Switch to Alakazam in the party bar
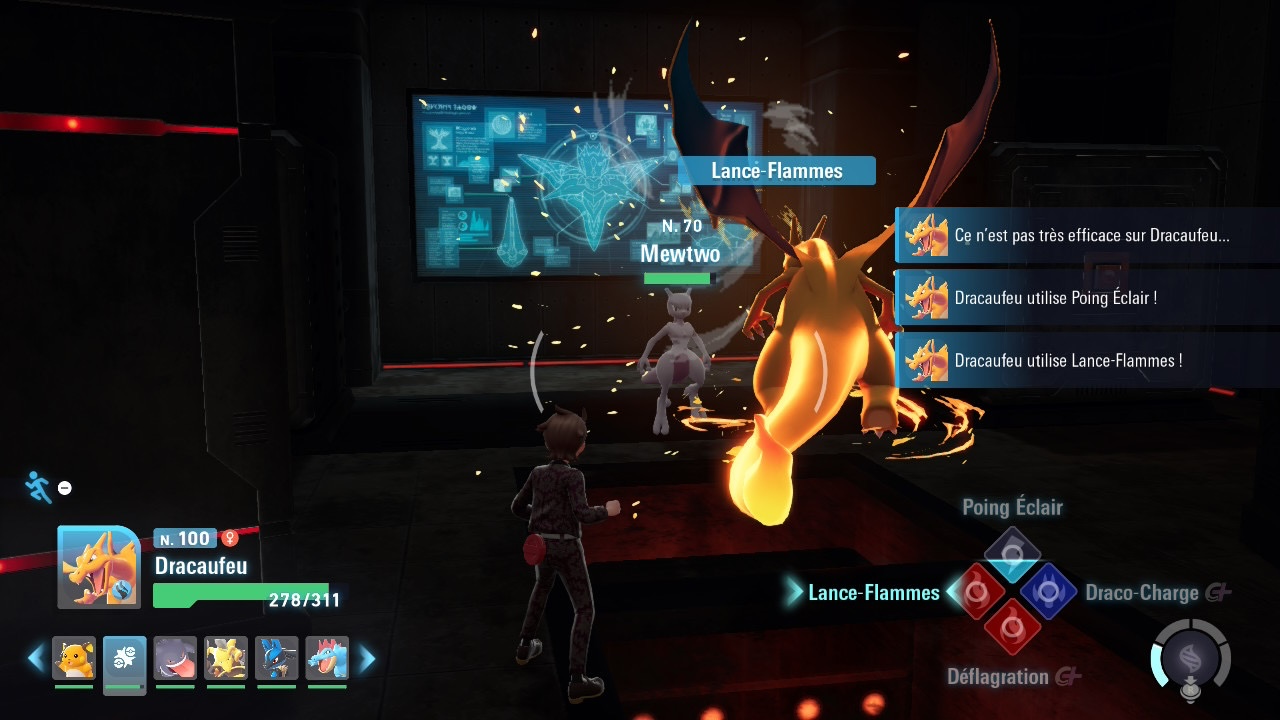Screen dimensions: 1280x720 click(x=226, y=658)
